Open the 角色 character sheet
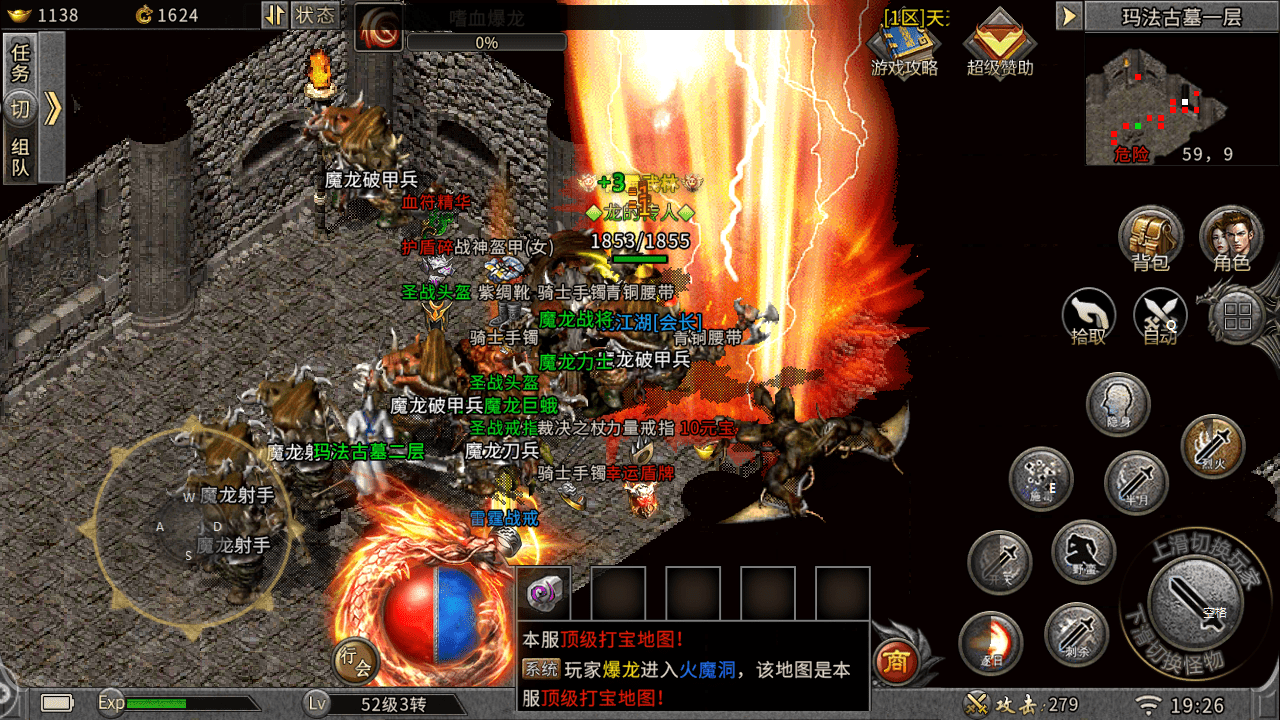The image size is (1280, 720). pyautogui.click(x=1231, y=238)
